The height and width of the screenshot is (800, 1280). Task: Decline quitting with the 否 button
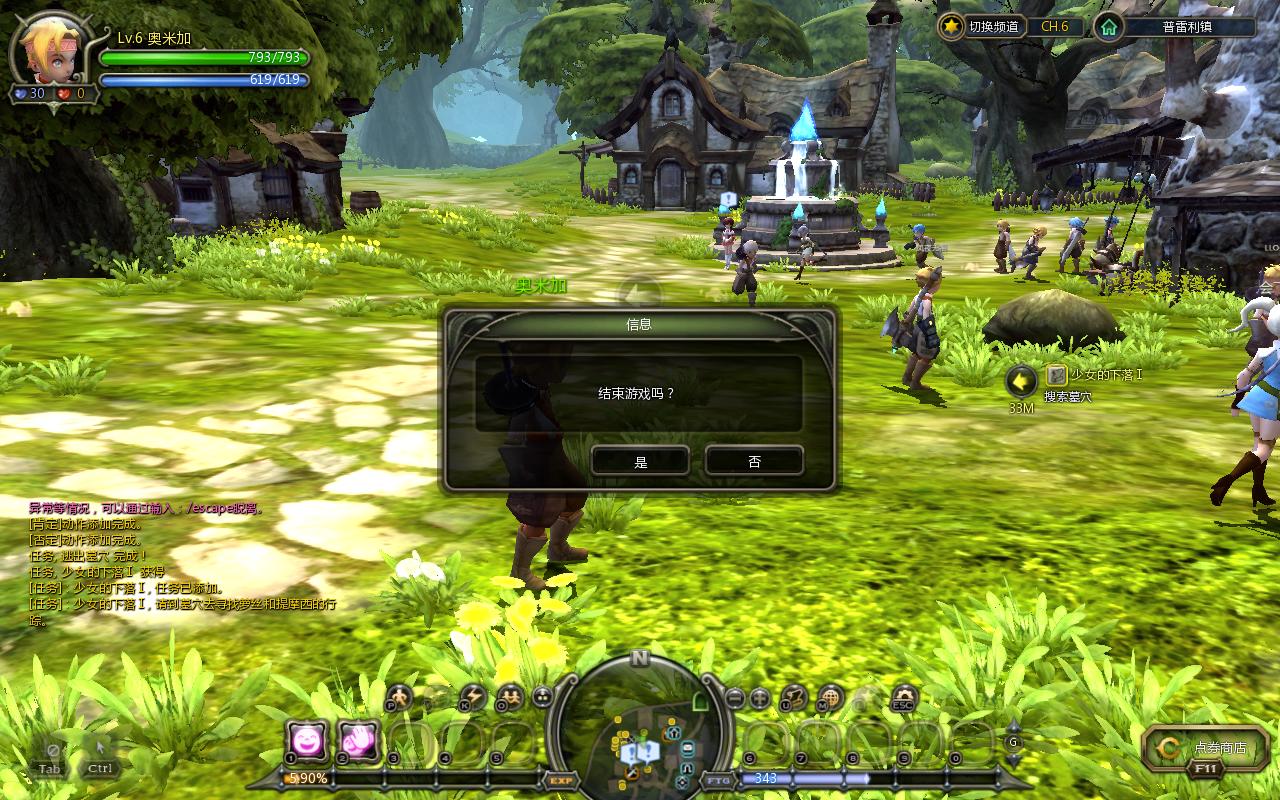pyautogui.click(x=754, y=461)
